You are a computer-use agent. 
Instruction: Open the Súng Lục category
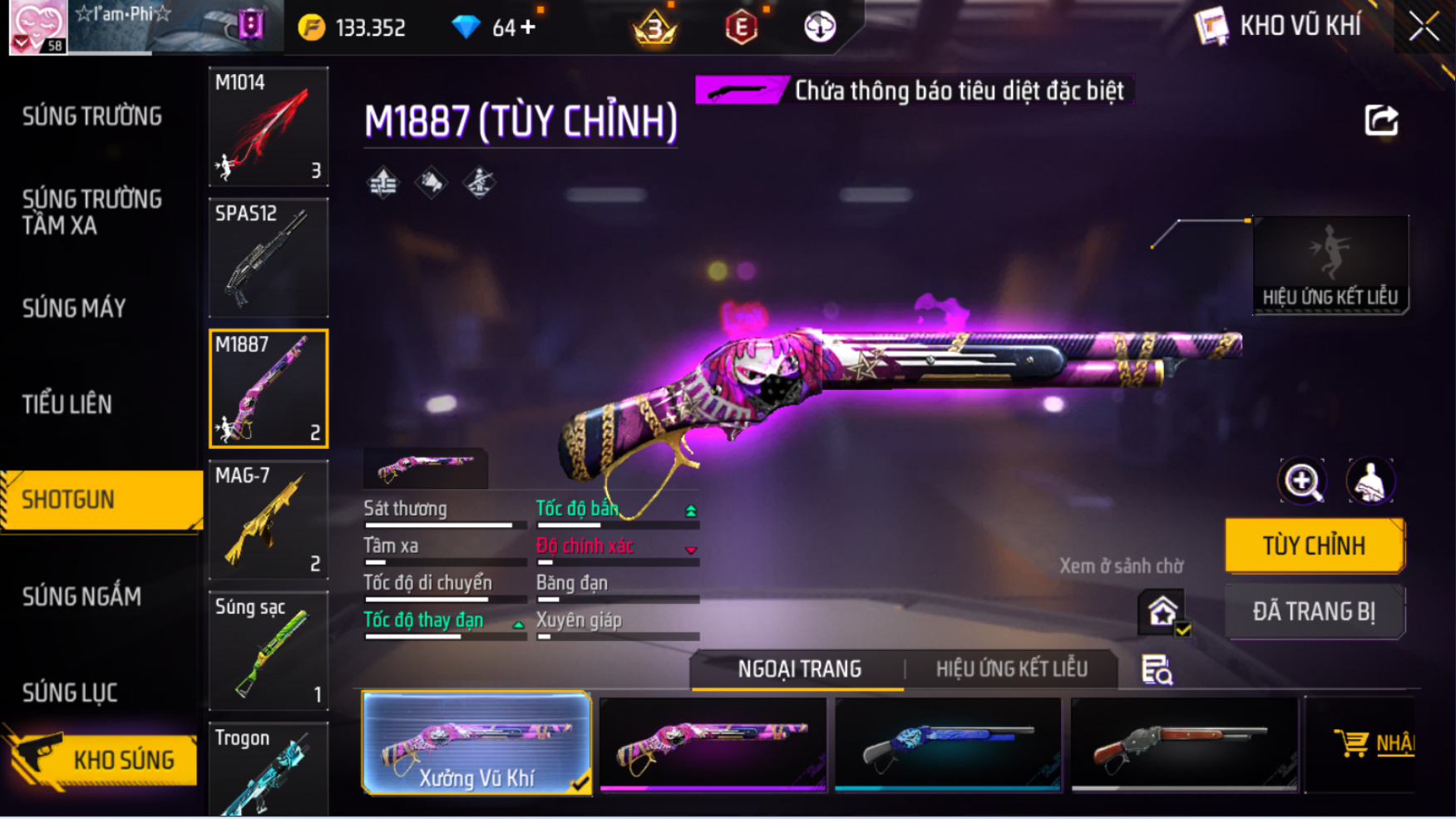pos(70,693)
